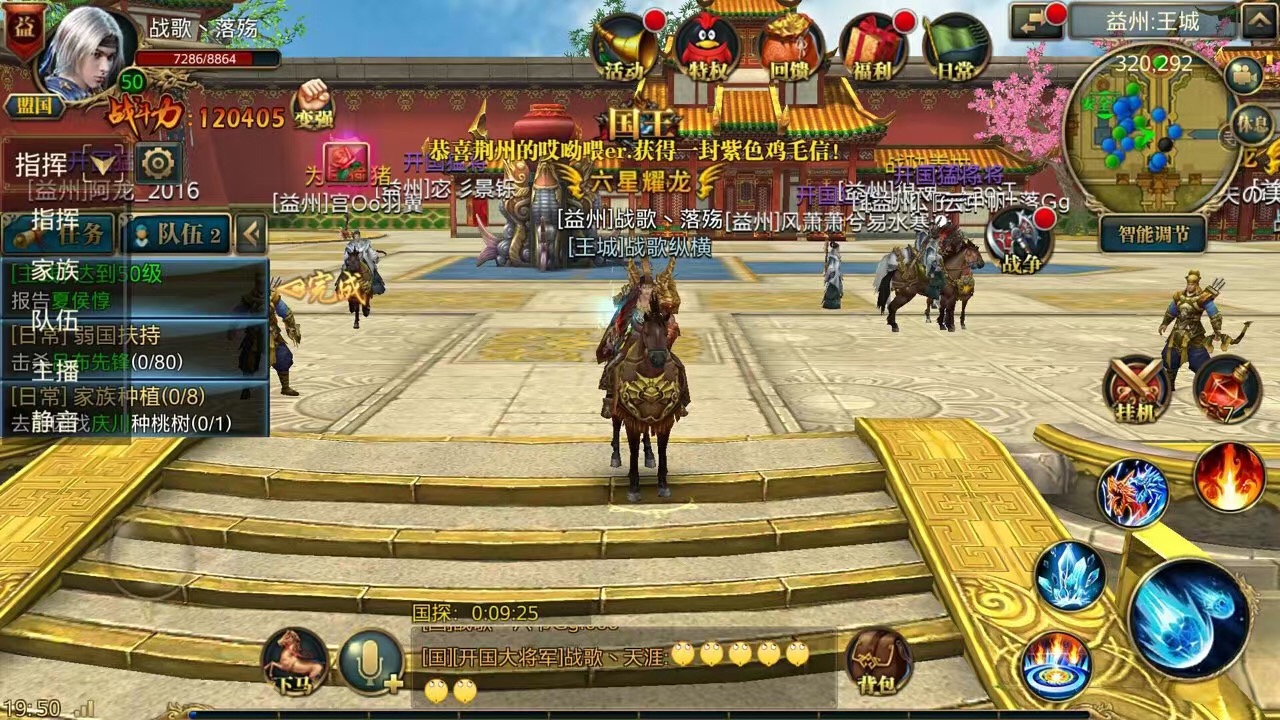Open the 战争 war icon

click(x=1018, y=241)
